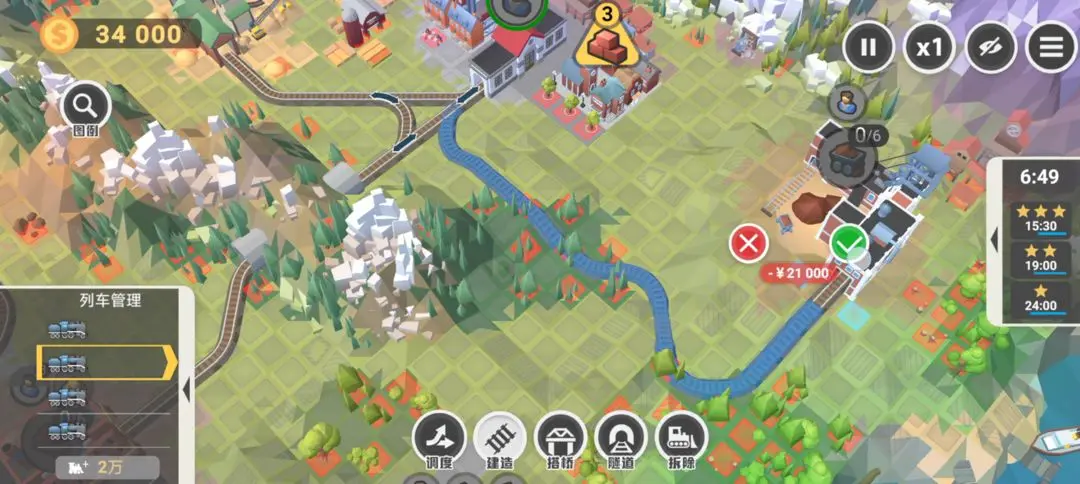Toggle the crossed-eye visibility button
1080x484 pixels.
(990, 46)
